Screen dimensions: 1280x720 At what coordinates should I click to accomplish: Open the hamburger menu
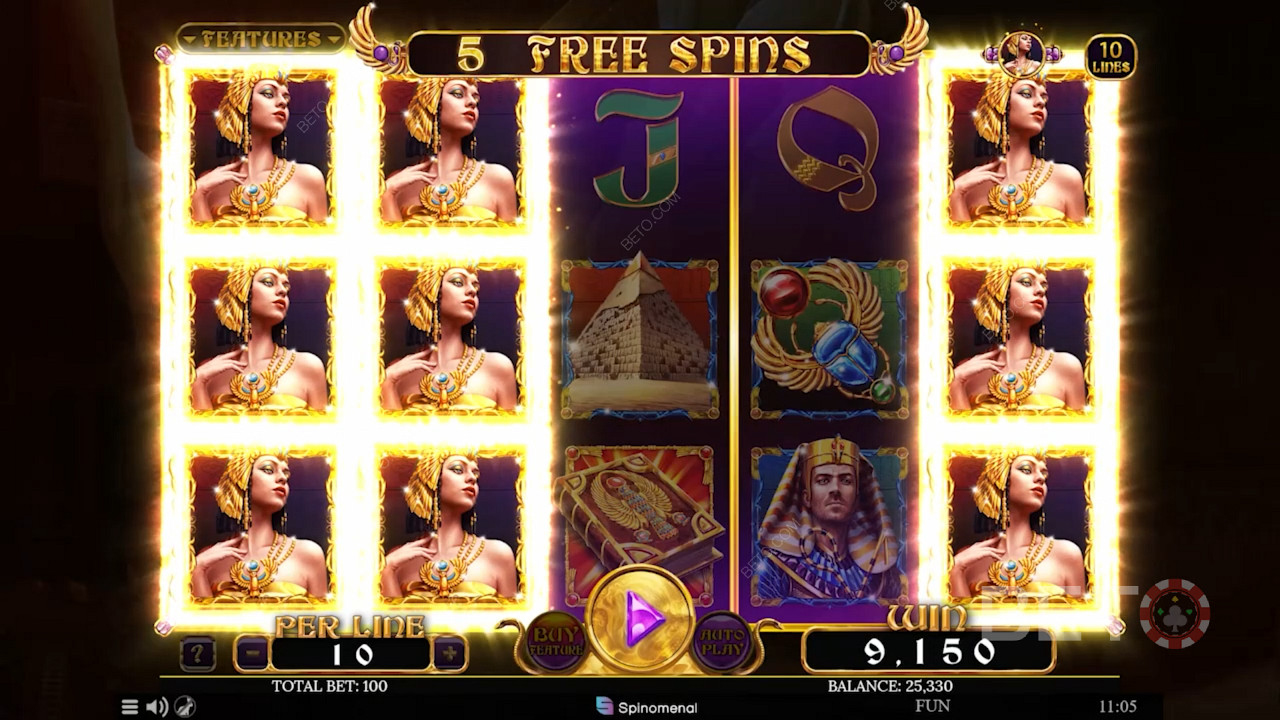point(130,707)
